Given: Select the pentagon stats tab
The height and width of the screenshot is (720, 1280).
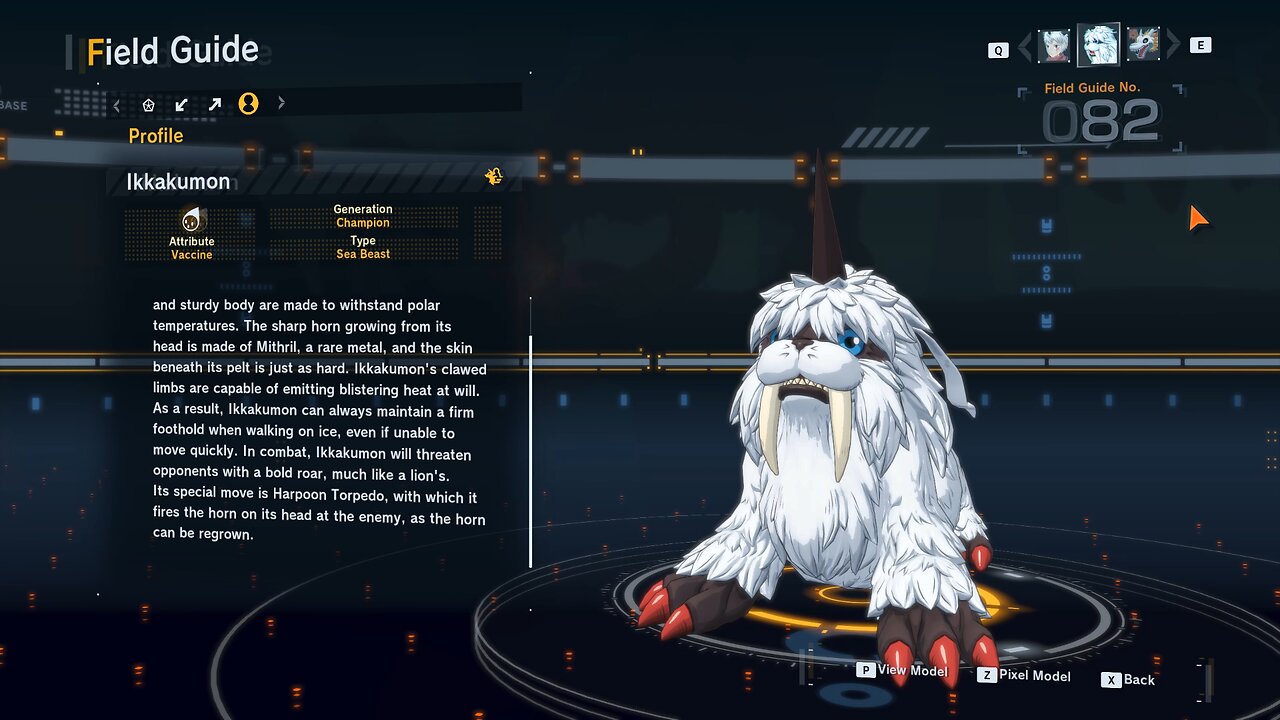Looking at the screenshot, I should coord(149,104).
